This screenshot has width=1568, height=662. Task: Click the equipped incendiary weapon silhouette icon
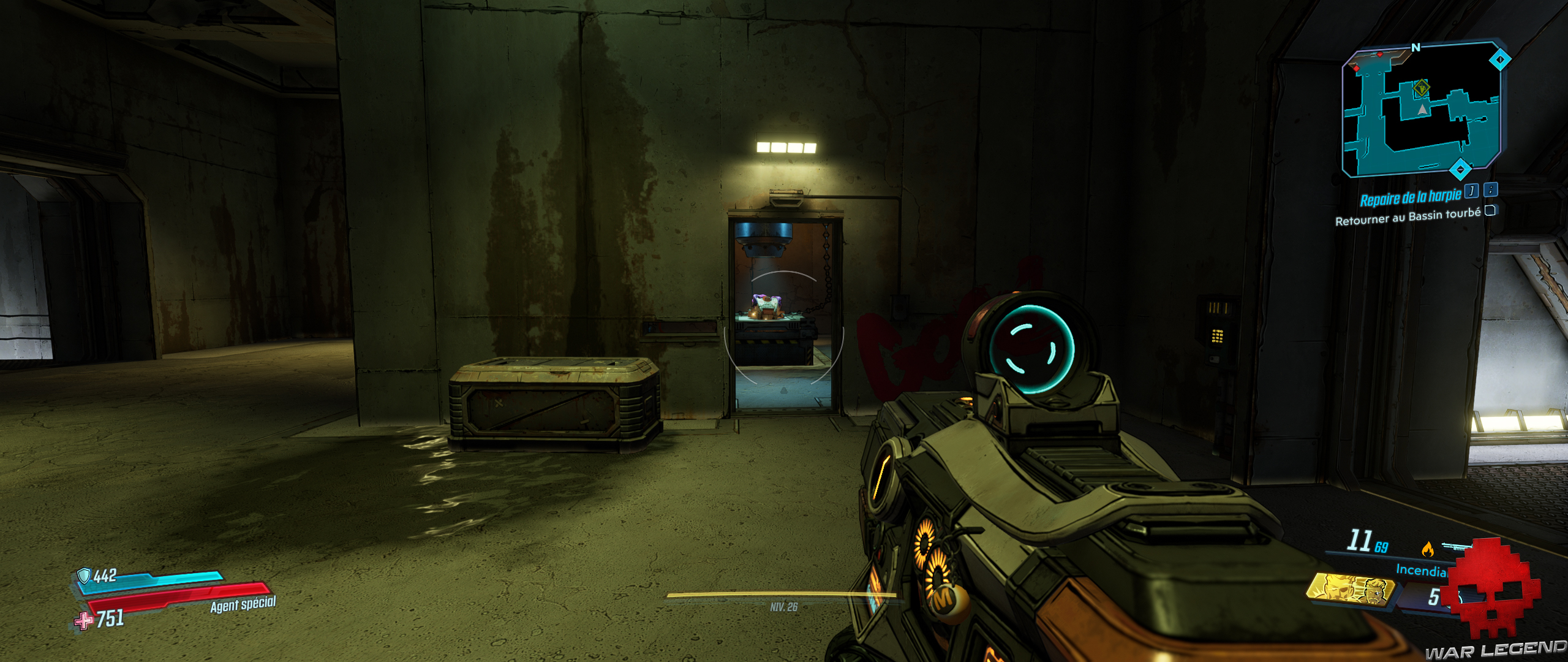point(1457,547)
